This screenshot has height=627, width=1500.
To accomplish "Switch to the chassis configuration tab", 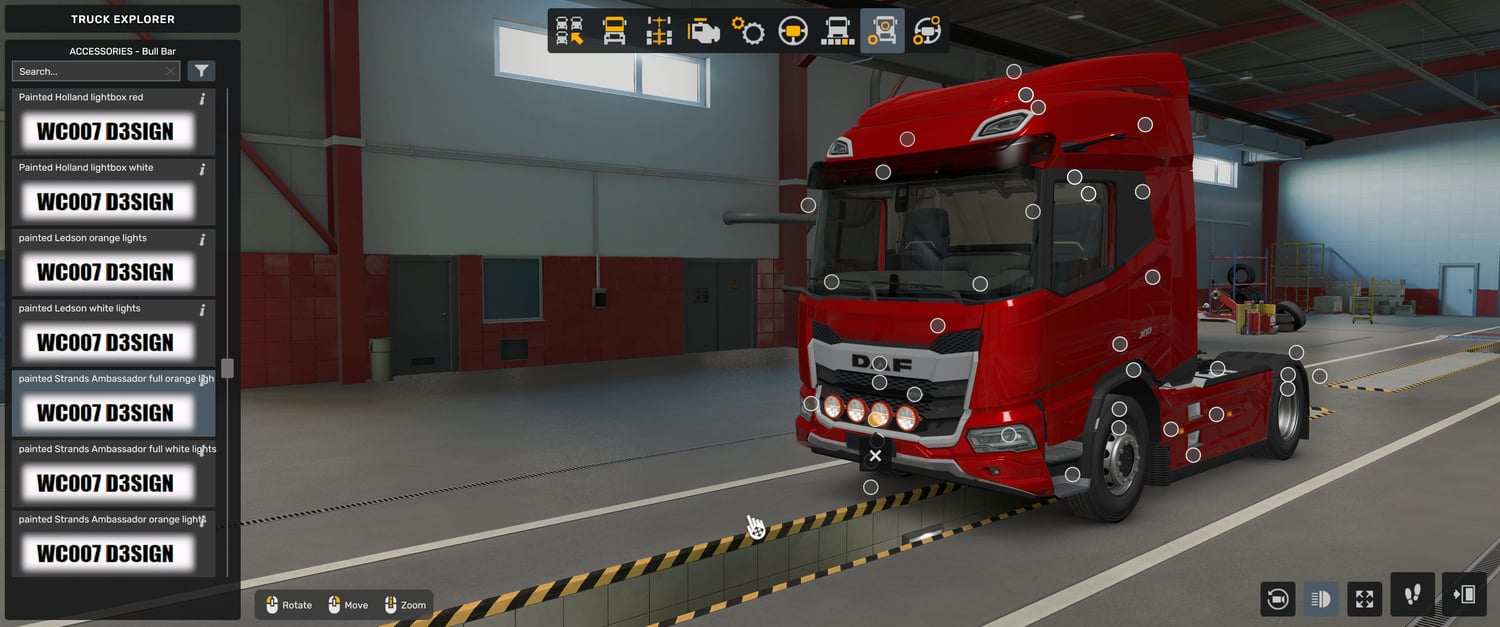I will click(659, 31).
